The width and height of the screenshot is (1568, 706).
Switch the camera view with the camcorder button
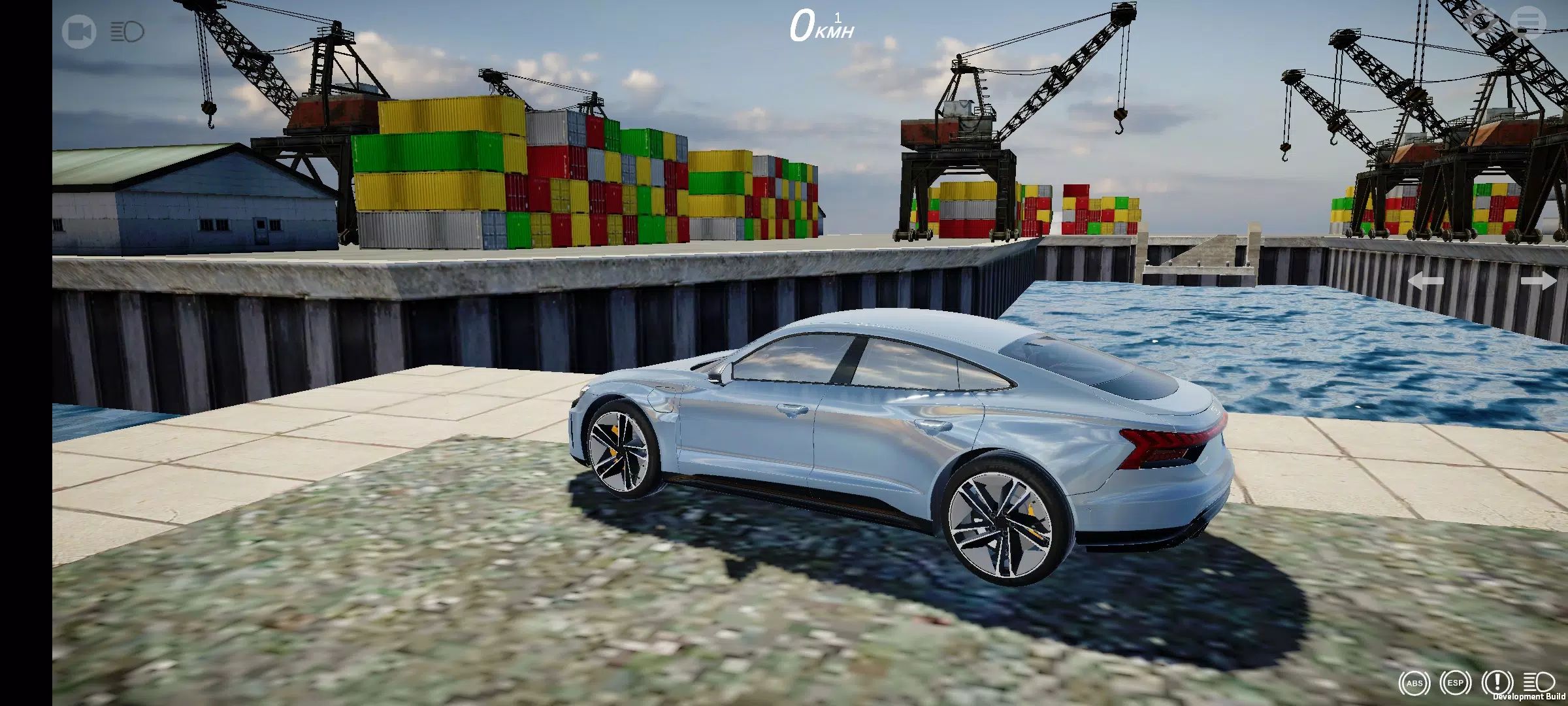(79, 32)
